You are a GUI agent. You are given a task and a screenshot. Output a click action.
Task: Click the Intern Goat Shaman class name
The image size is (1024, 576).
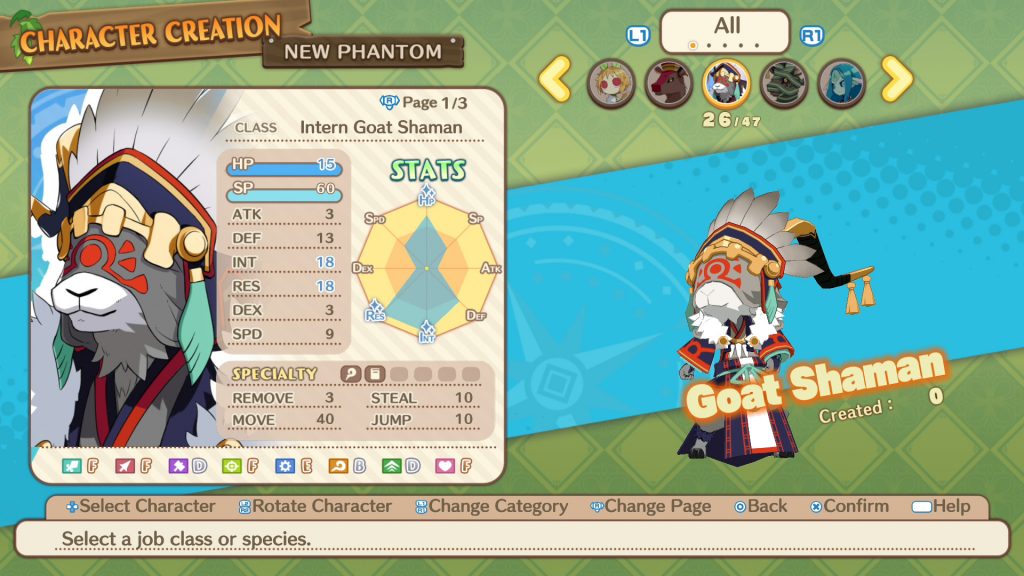380,127
